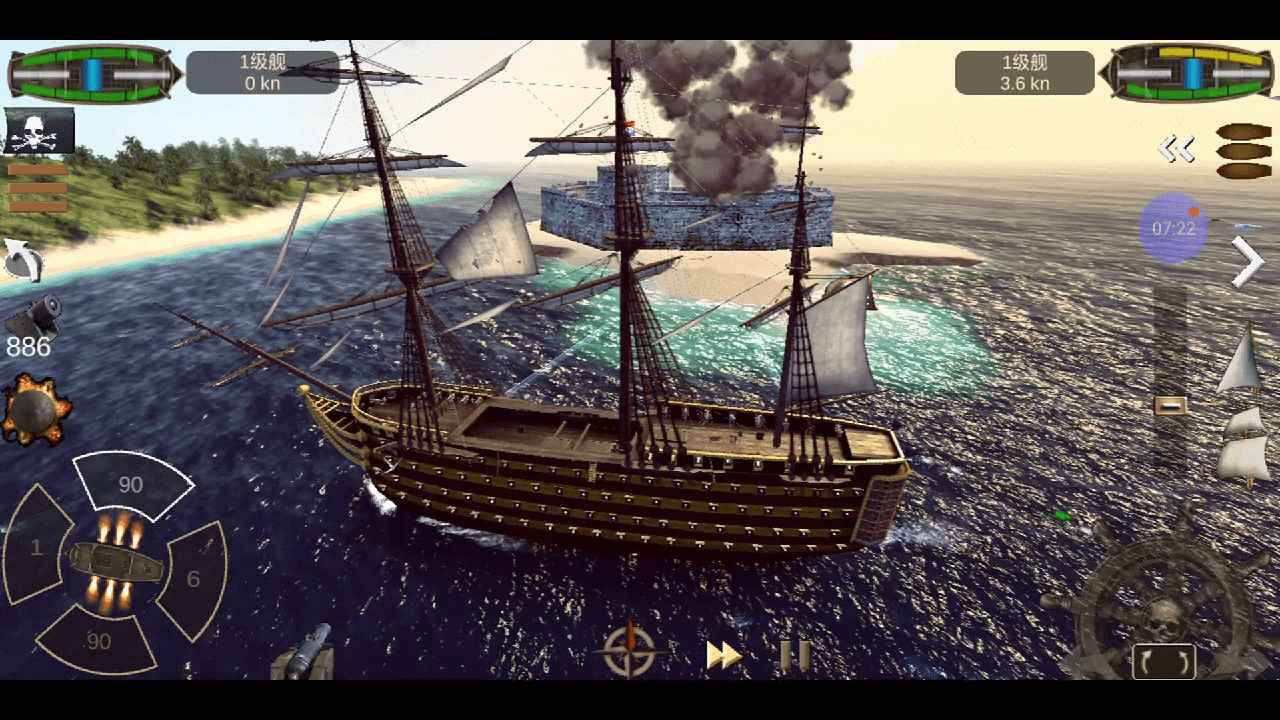
Task: Open the pirate Jolly Roger flag menu
Action: 38,131
